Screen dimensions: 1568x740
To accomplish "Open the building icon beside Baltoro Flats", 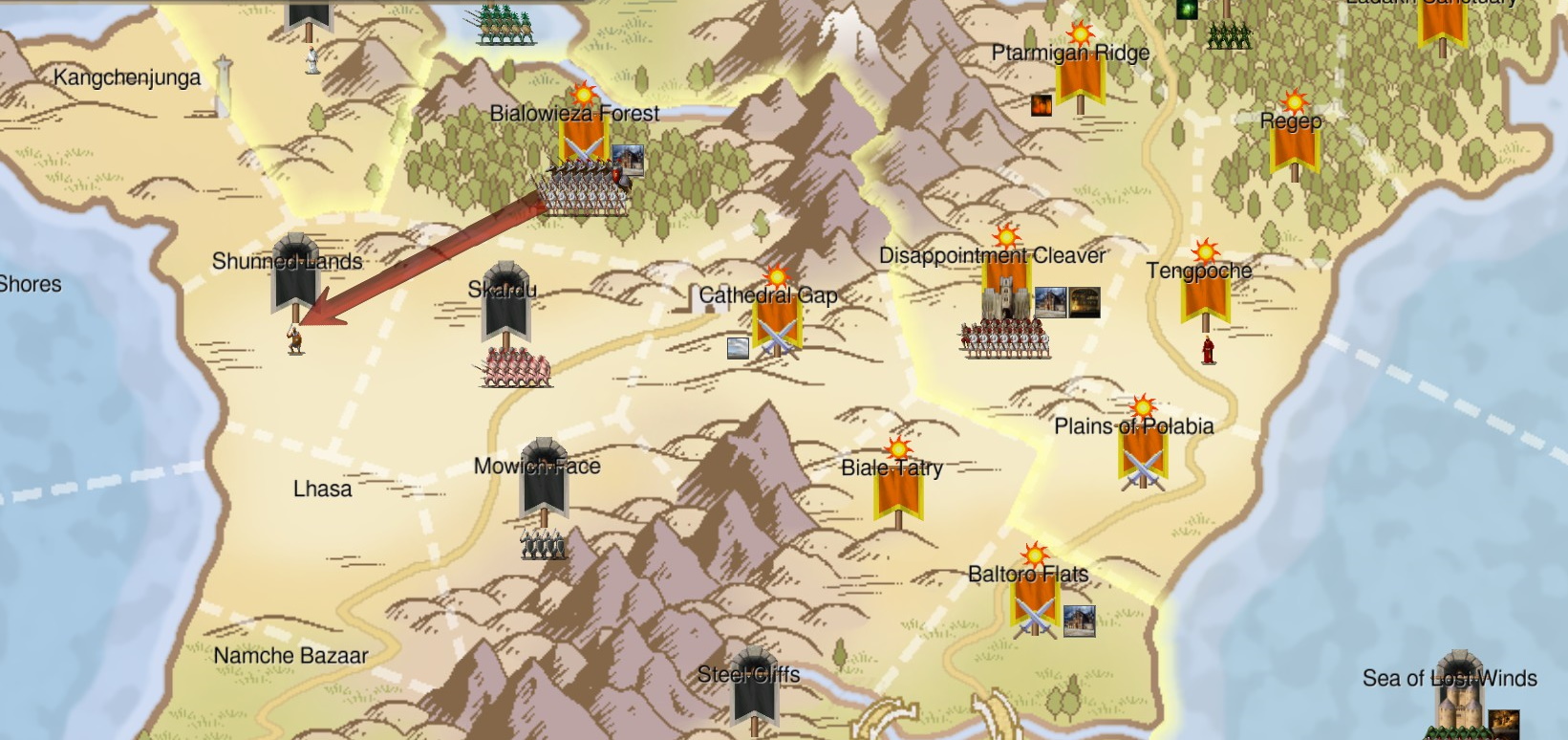I will tap(1079, 620).
